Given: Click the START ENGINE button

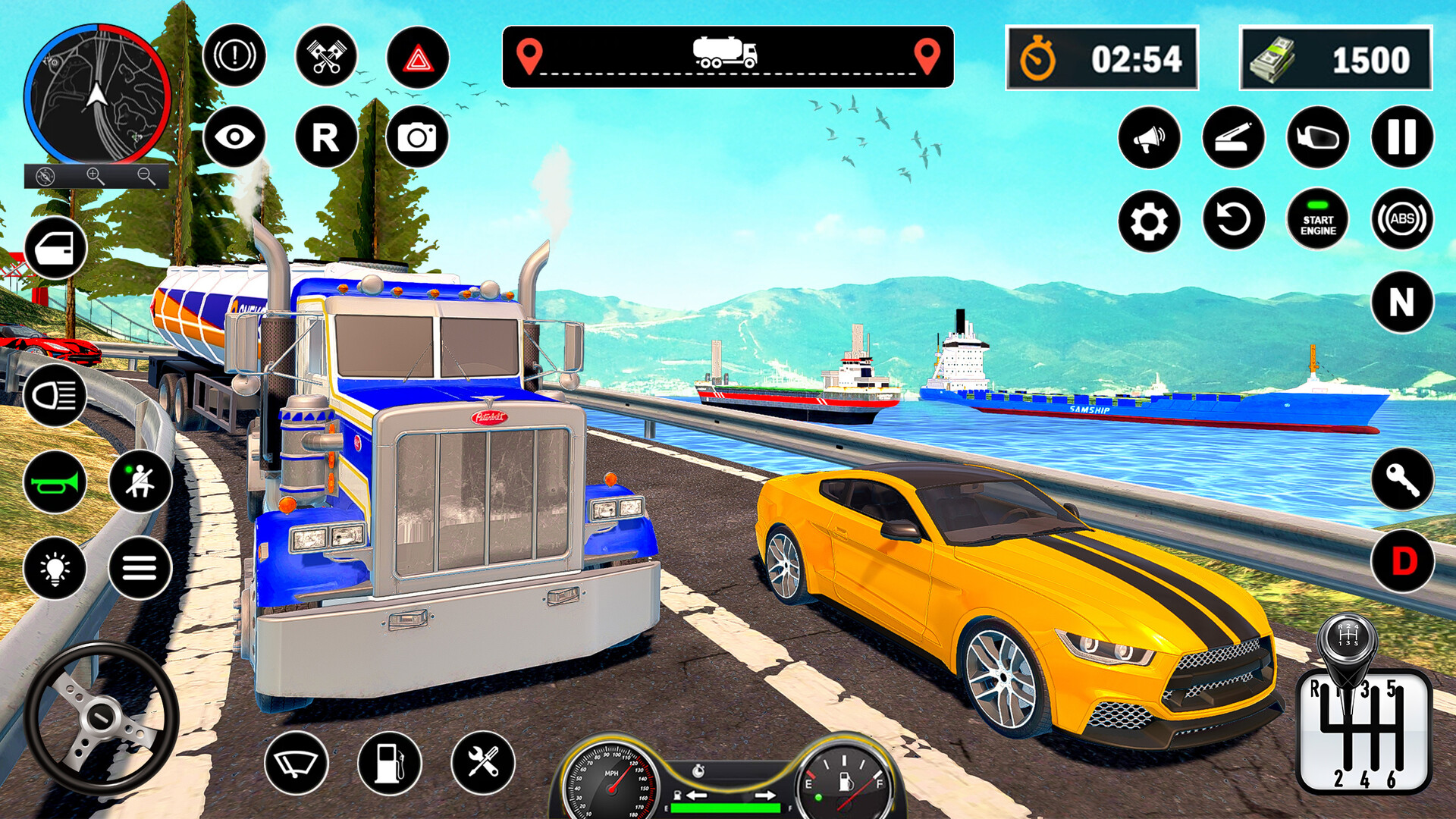Looking at the screenshot, I should (1318, 220).
